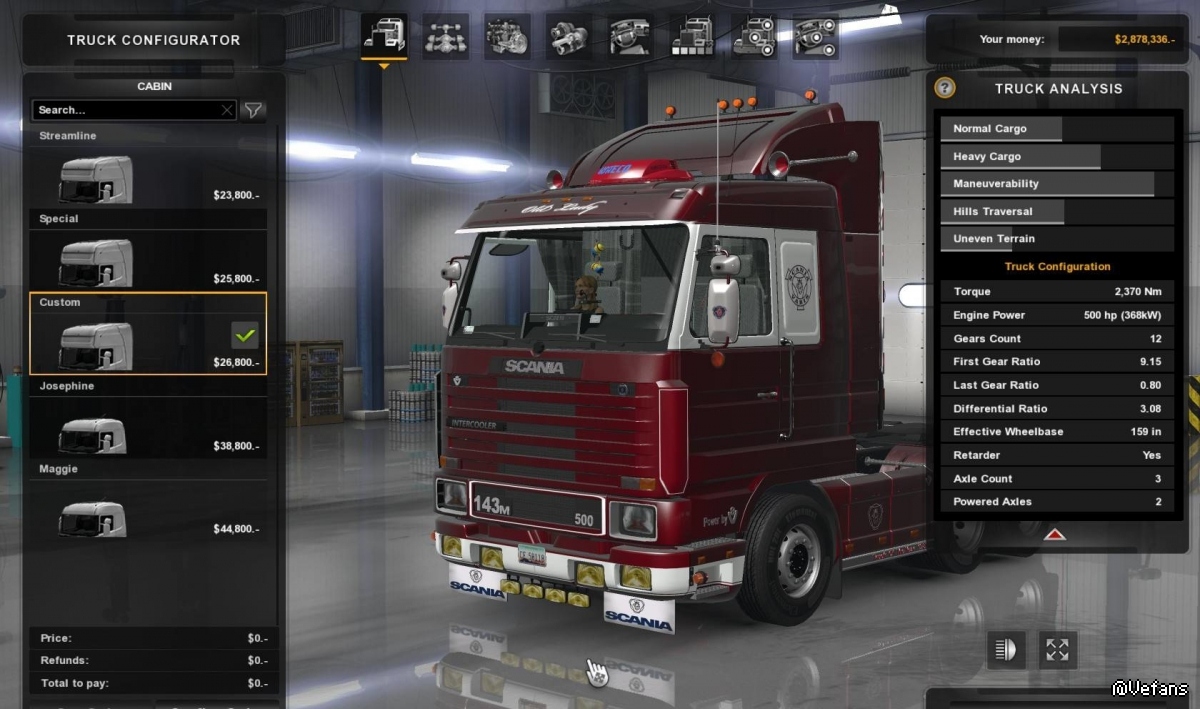
Task: Focus the cabin Search field
Action: click(x=127, y=110)
